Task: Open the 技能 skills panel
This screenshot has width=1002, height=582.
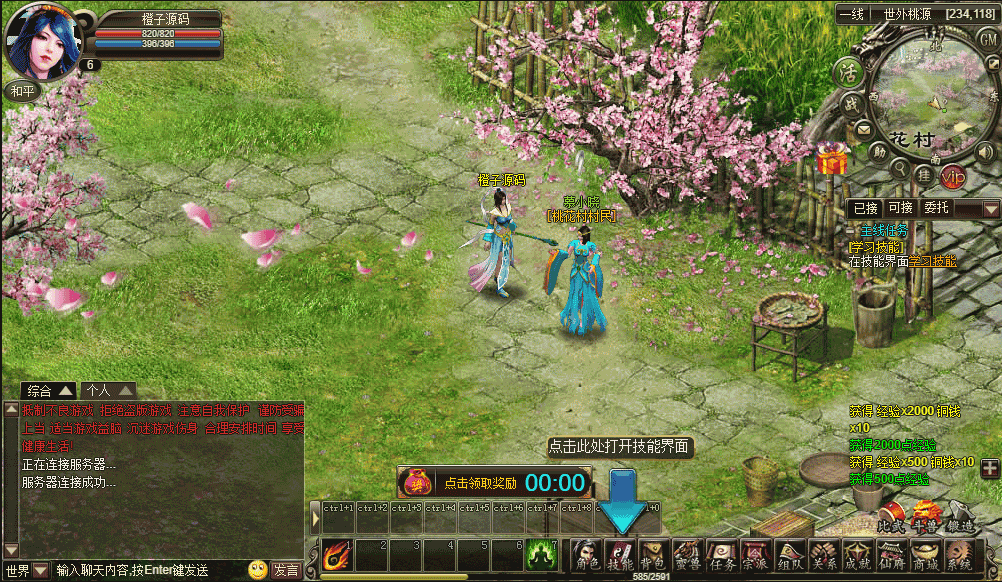Action: pyautogui.click(x=620, y=555)
